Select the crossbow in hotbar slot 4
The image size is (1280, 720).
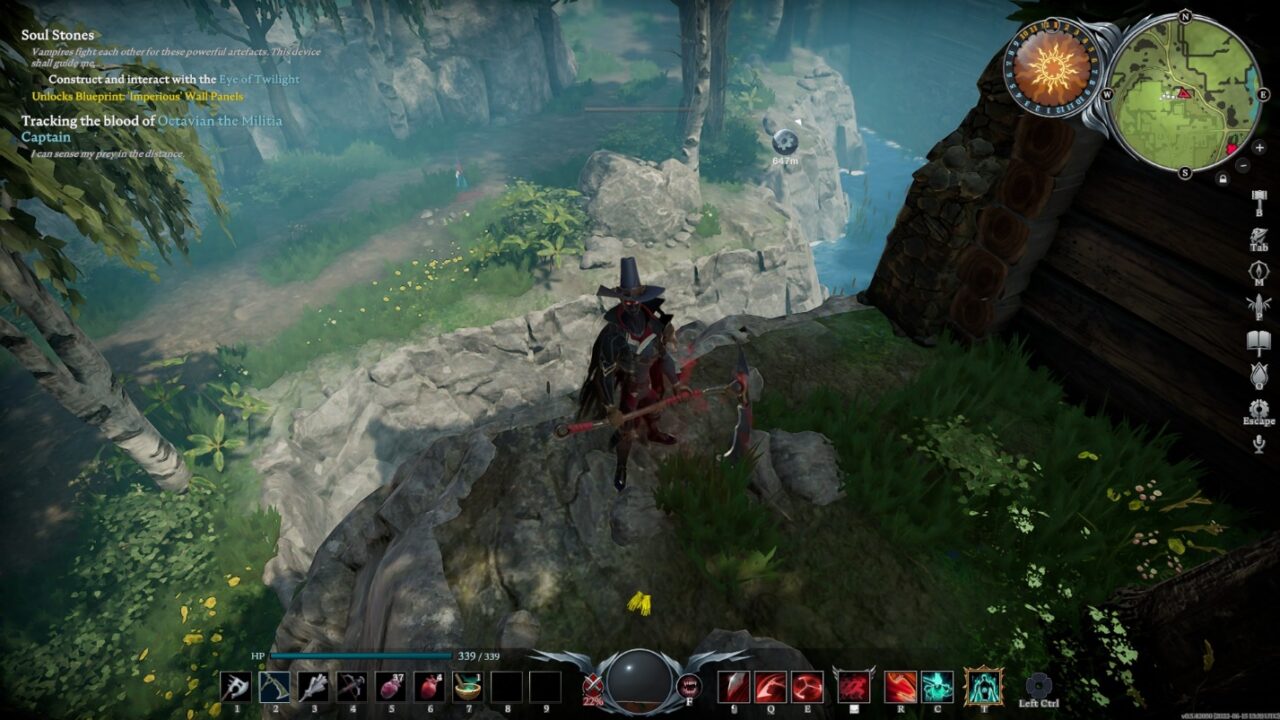click(352, 685)
